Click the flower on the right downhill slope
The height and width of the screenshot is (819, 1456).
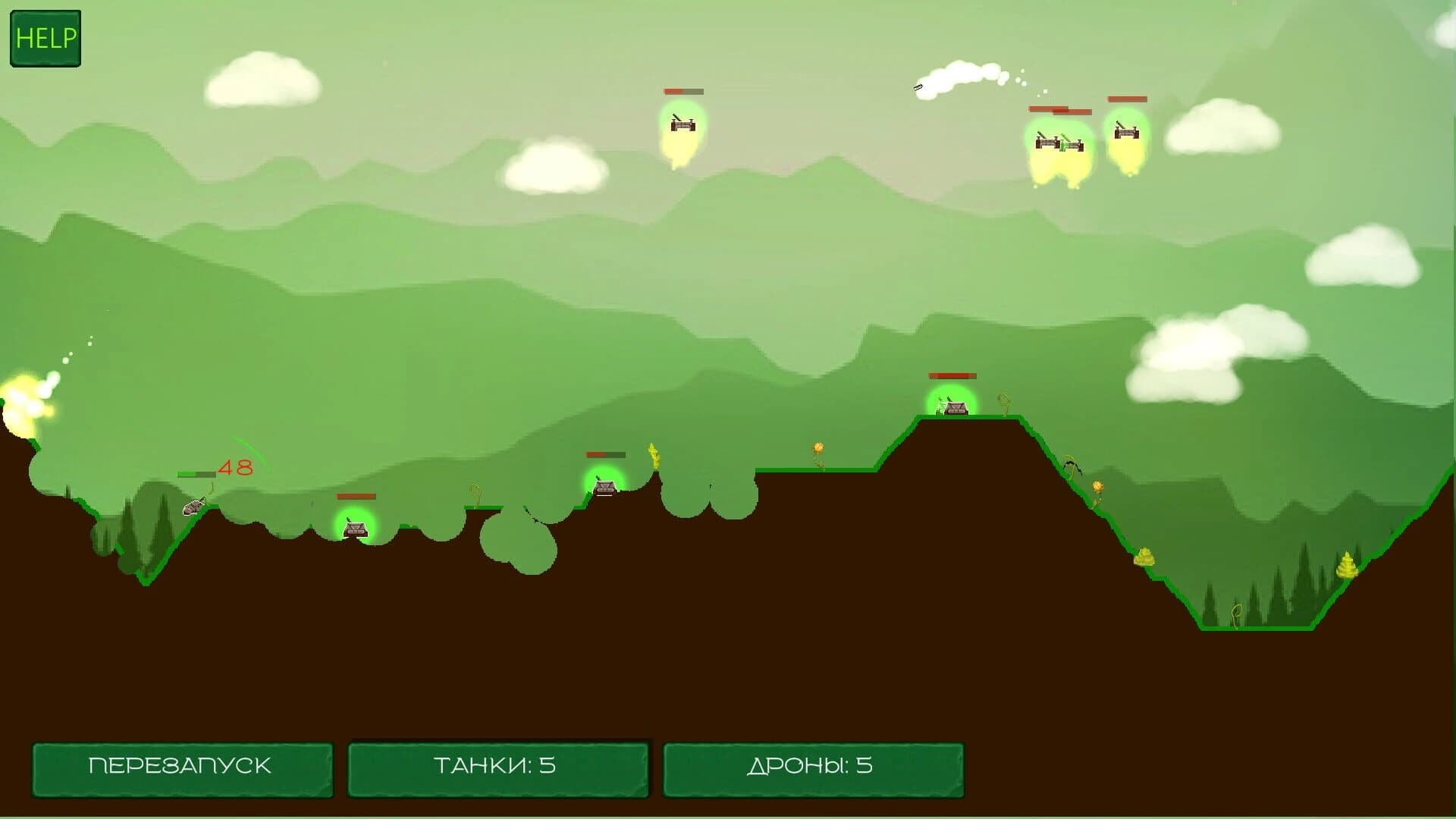click(x=1096, y=485)
